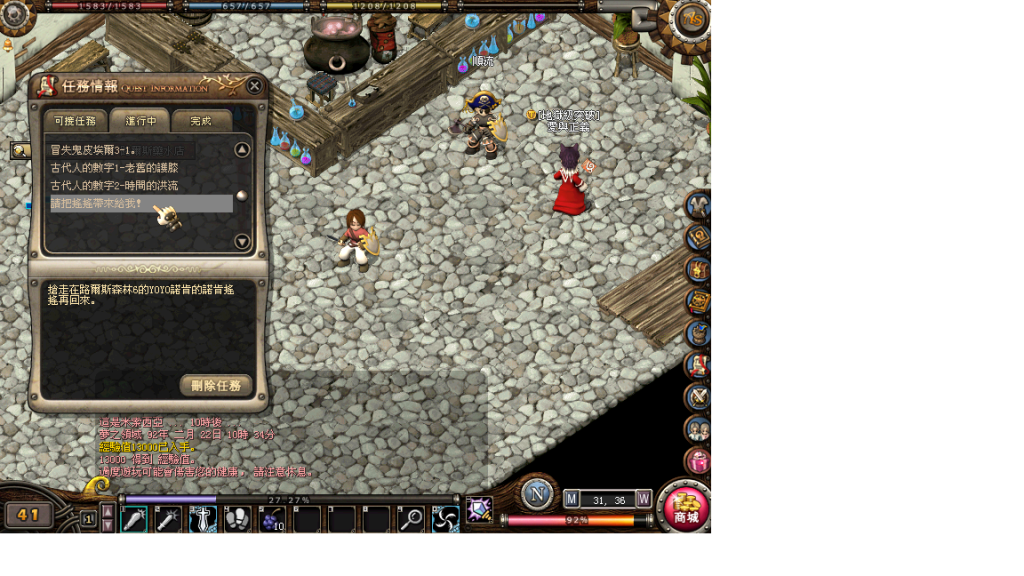The width and height of the screenshot is (1024, 576).
Task: Select quest 古代人的數字2-時間的洪流
Action: (x=115, y=186)
